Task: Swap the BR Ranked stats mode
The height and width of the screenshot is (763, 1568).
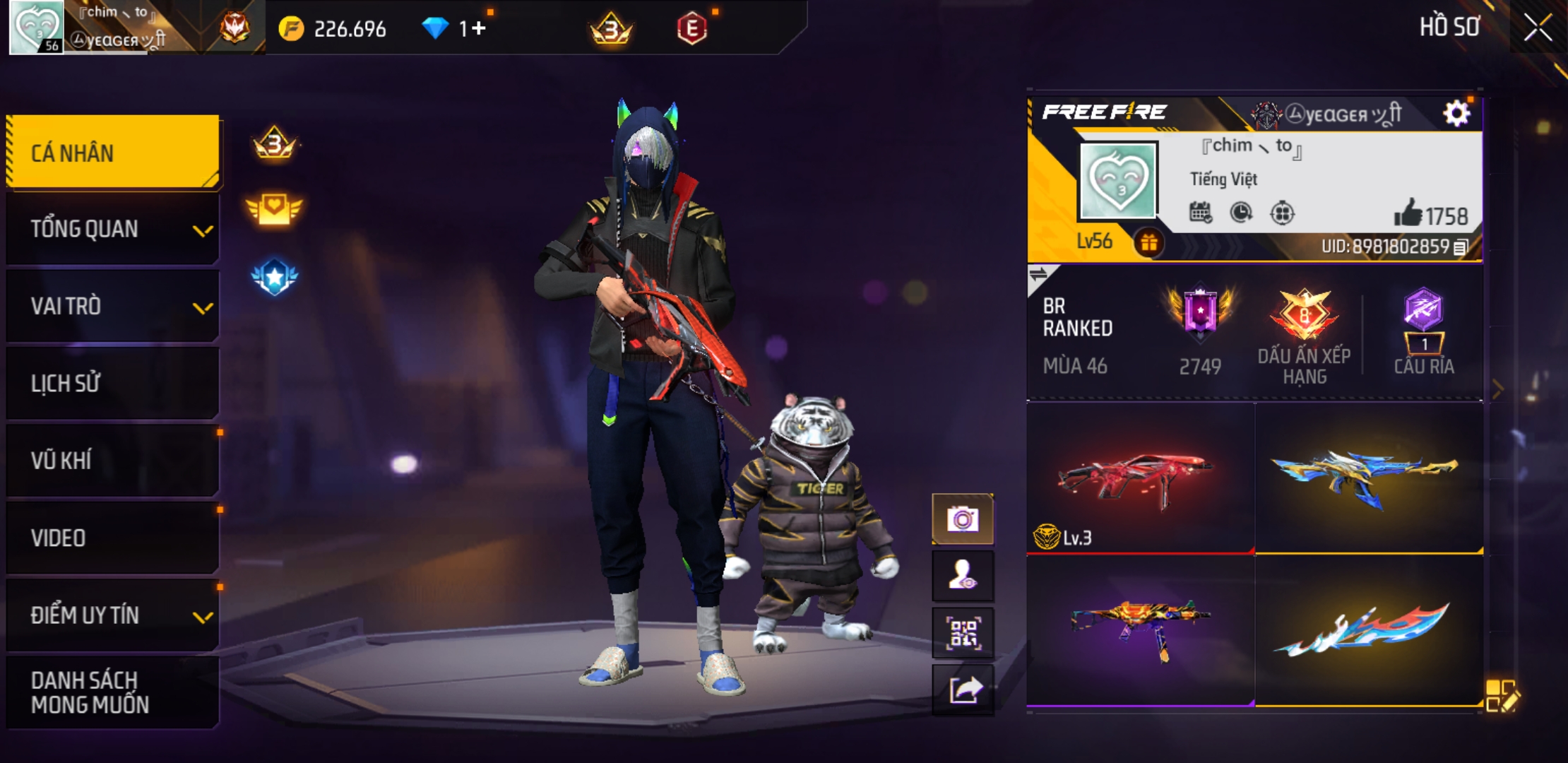Action: 1039,274
